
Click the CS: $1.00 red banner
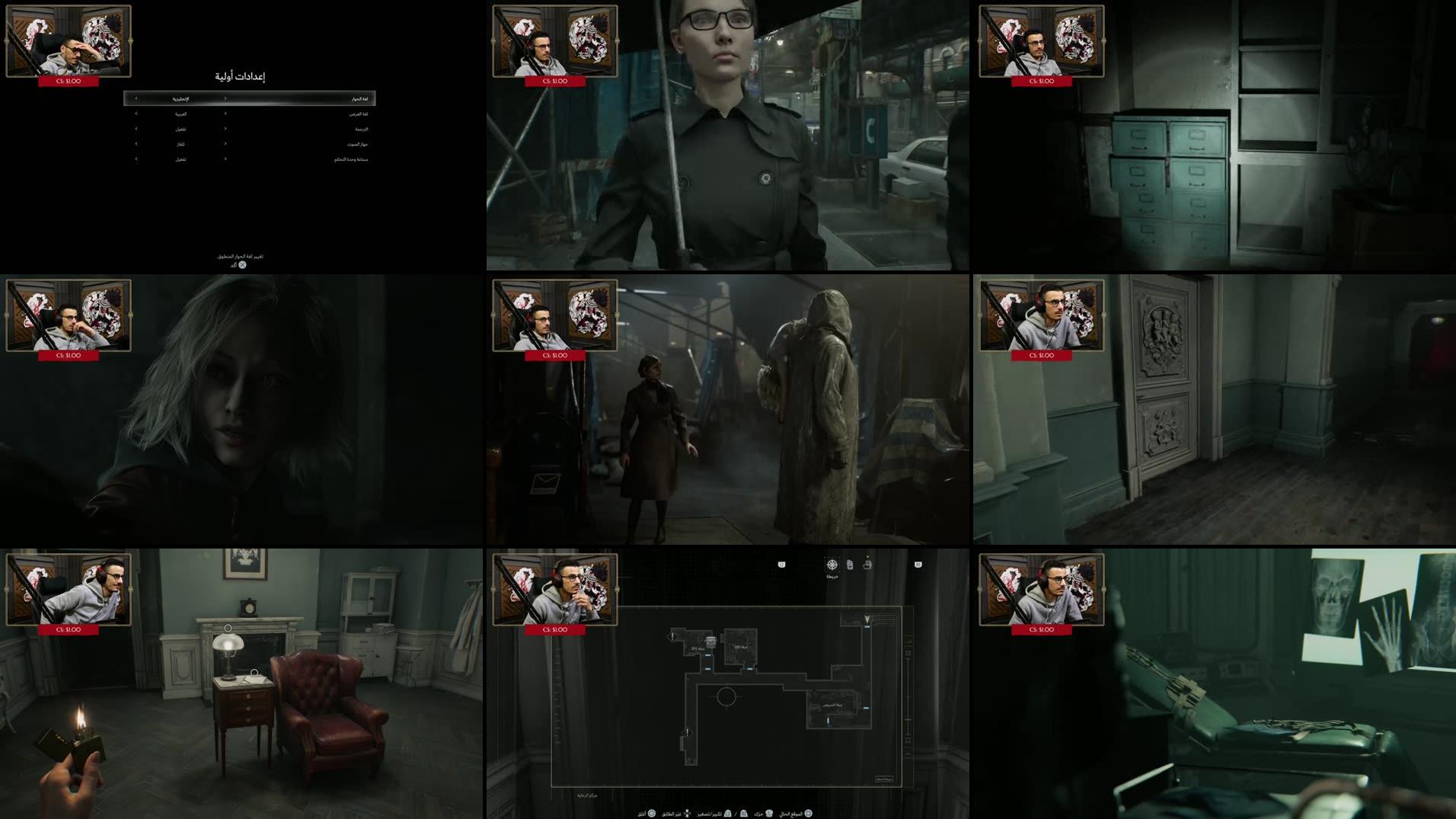pos(555,630)
